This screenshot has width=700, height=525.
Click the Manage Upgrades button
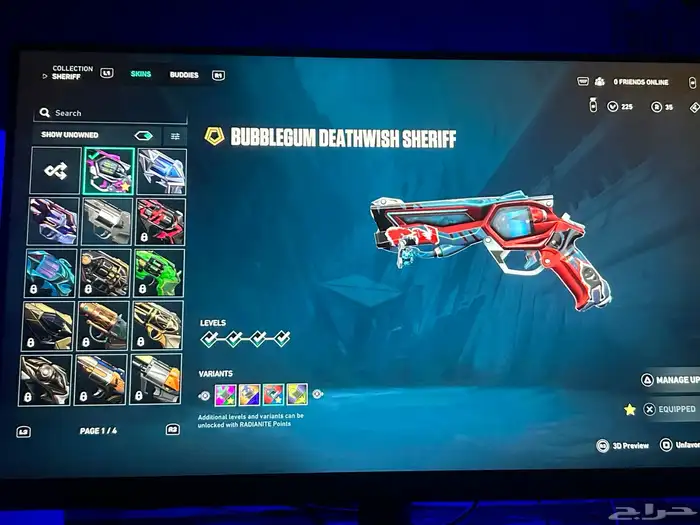(x=668, y=380)
